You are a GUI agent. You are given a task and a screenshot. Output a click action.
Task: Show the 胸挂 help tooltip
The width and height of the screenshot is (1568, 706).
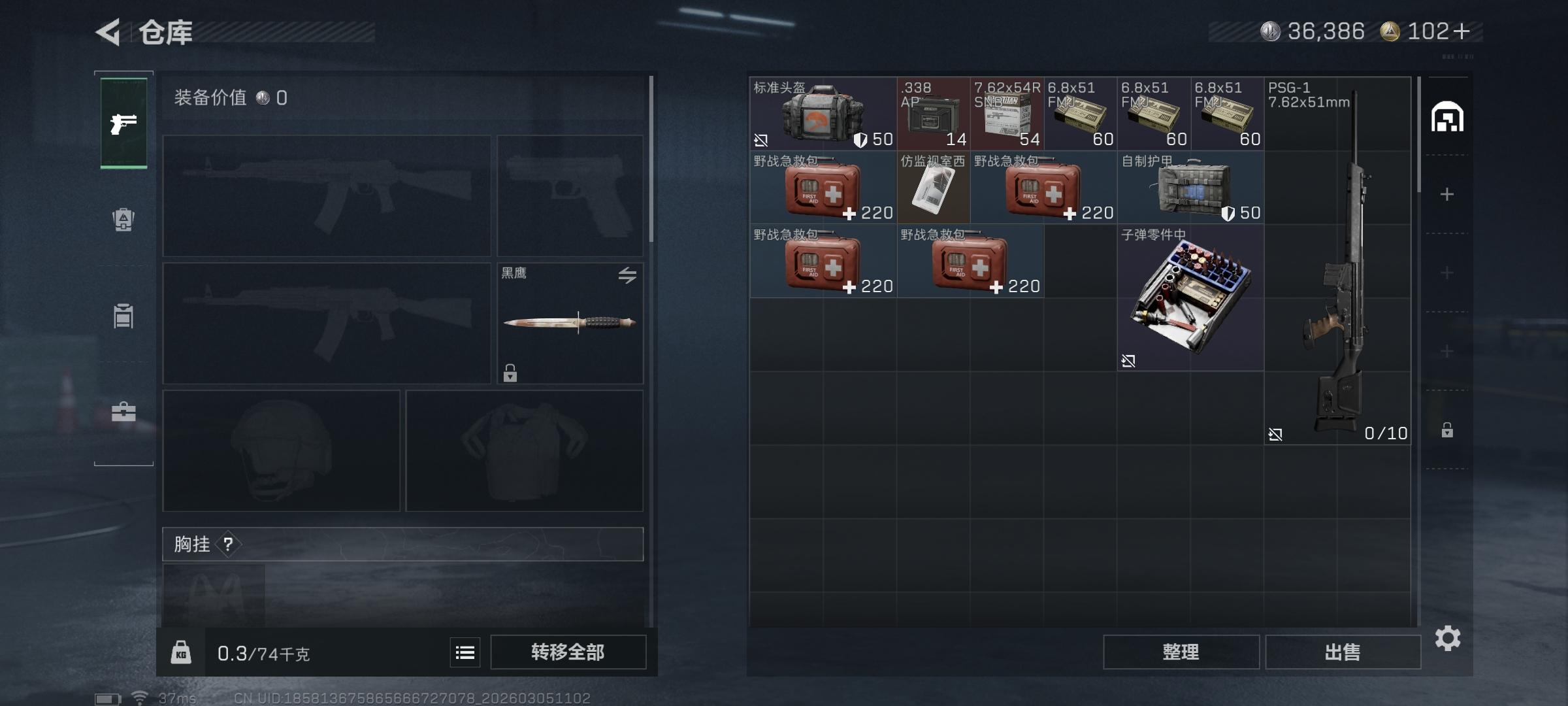point(228,544)
